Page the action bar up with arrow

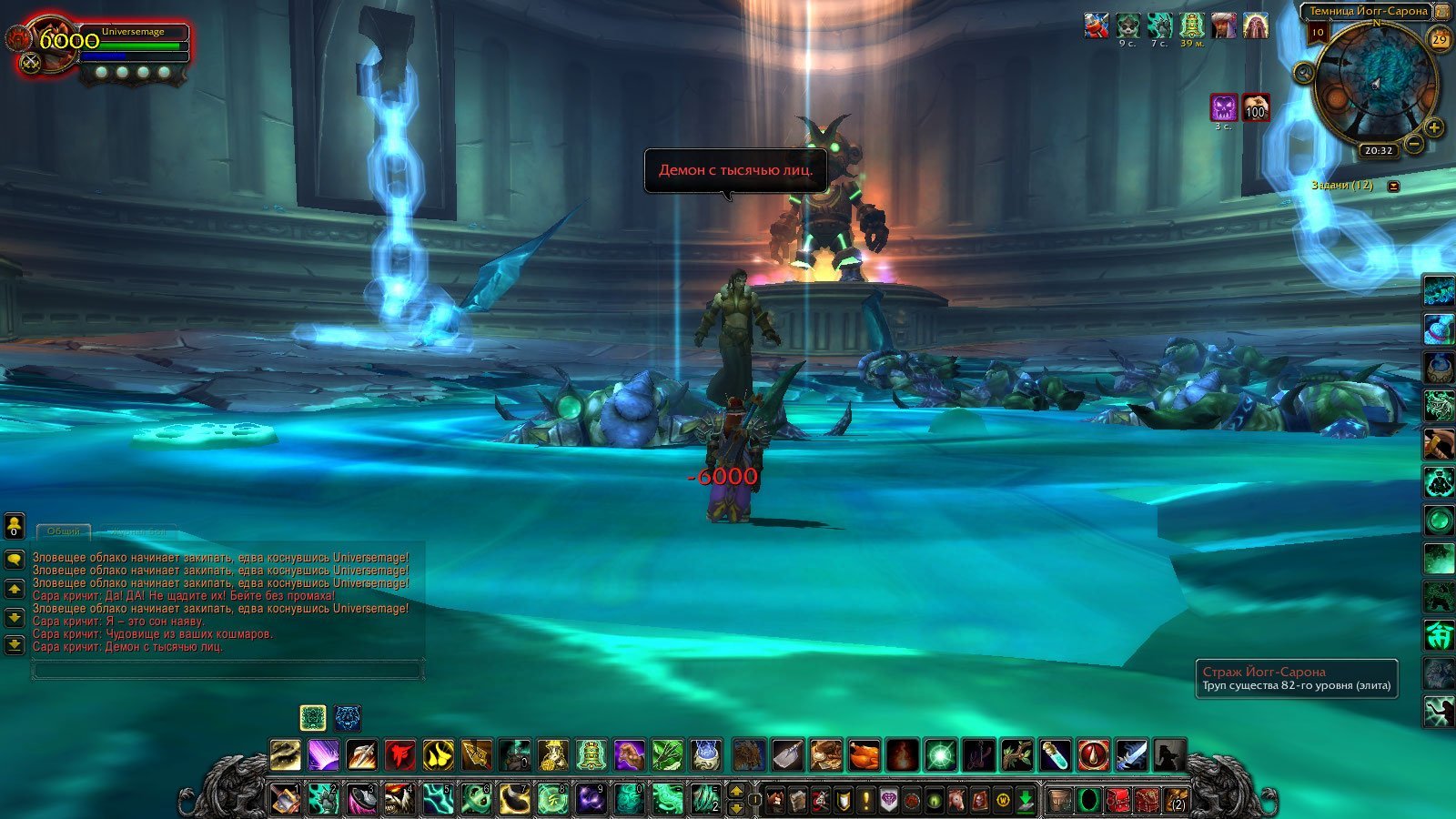pos(737,792)
